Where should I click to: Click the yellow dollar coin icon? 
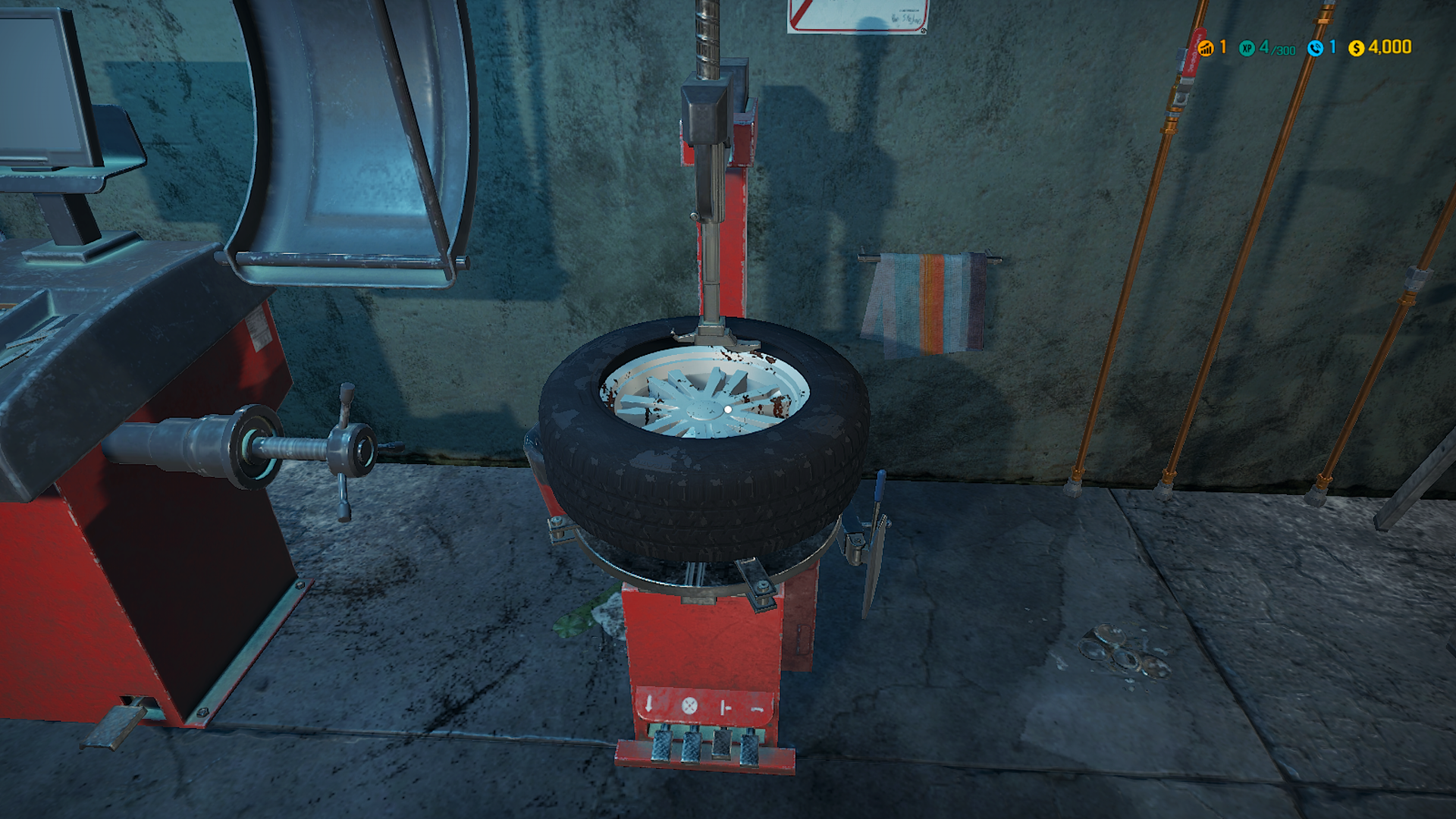[1357, 49]
